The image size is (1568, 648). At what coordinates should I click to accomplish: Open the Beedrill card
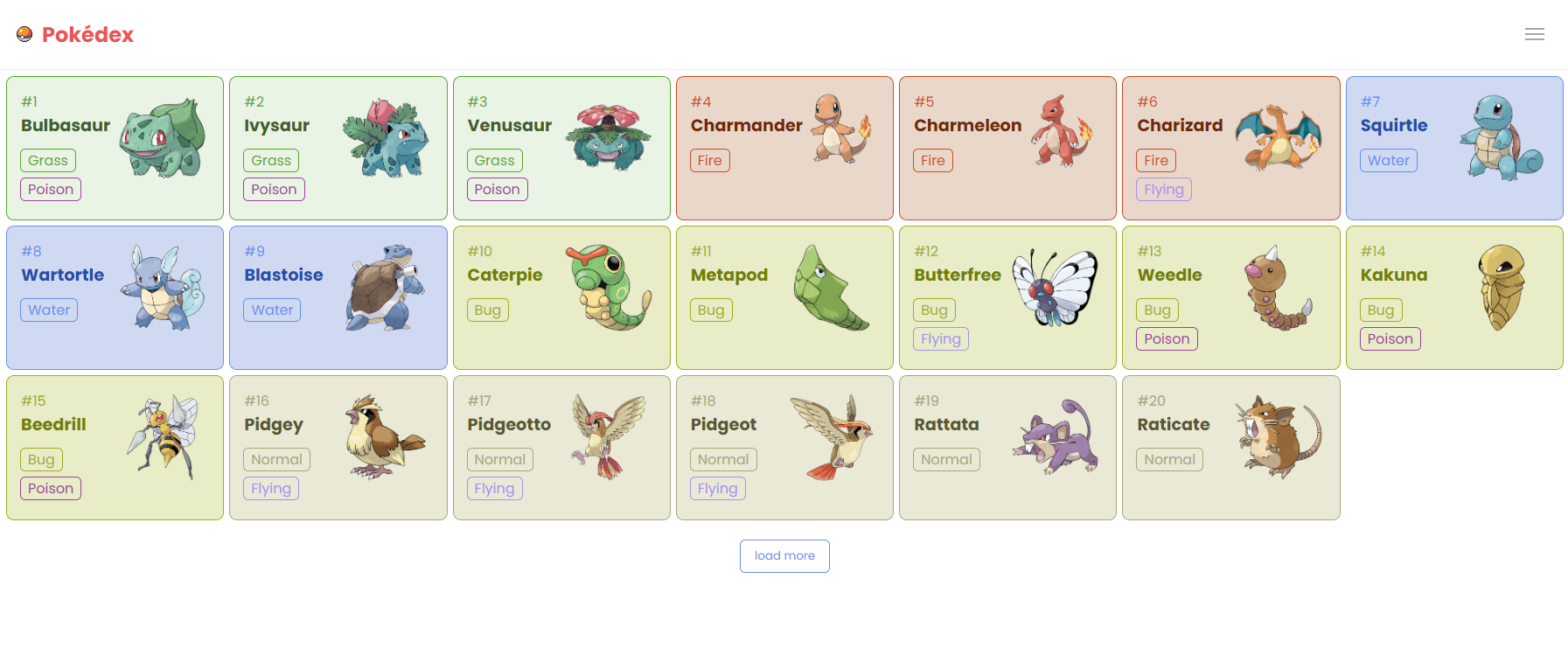coord(115,447)
